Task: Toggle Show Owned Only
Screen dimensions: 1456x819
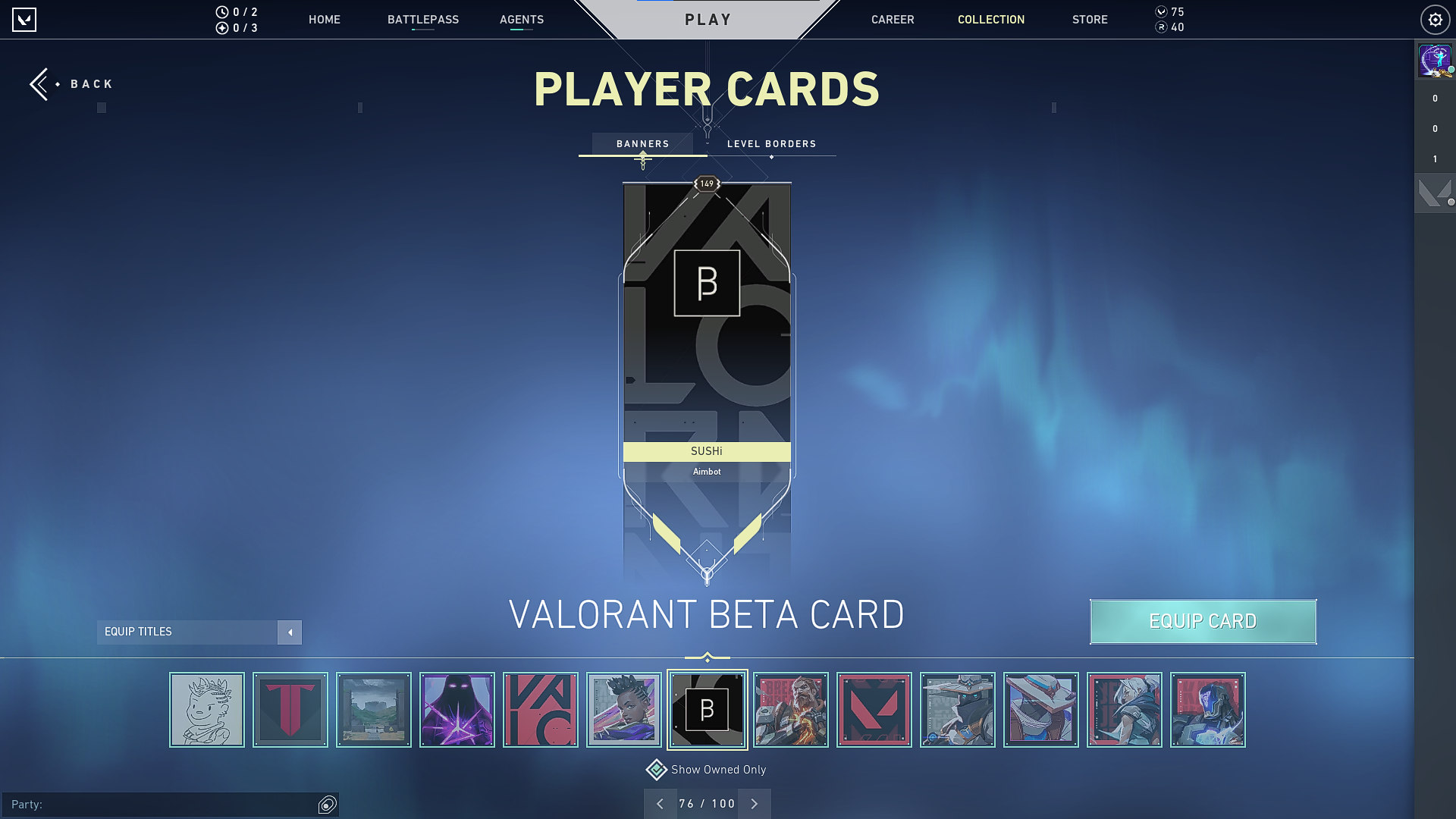Action: pos(655,769)
